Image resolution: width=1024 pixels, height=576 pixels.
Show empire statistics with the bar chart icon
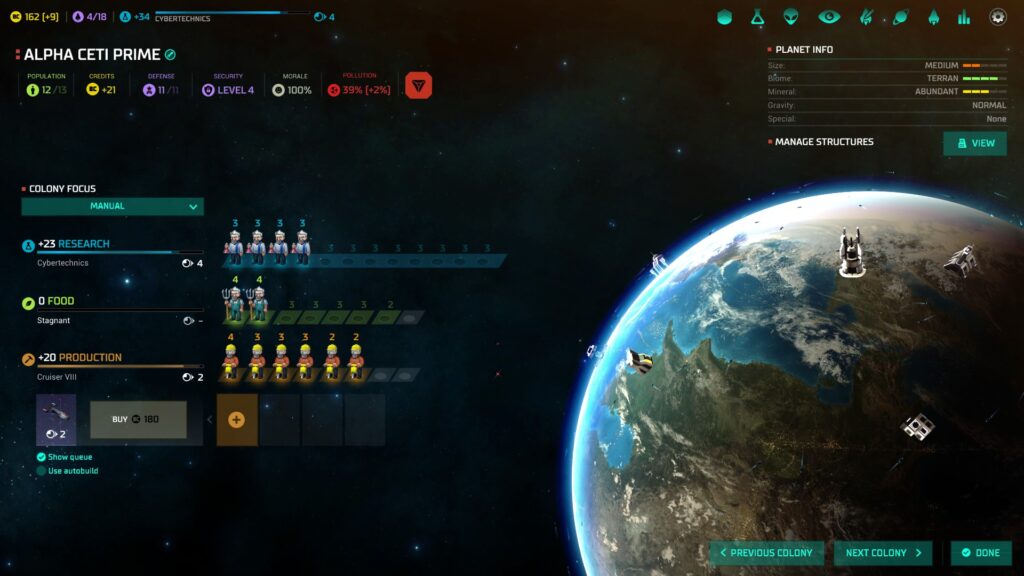(964, 17)
